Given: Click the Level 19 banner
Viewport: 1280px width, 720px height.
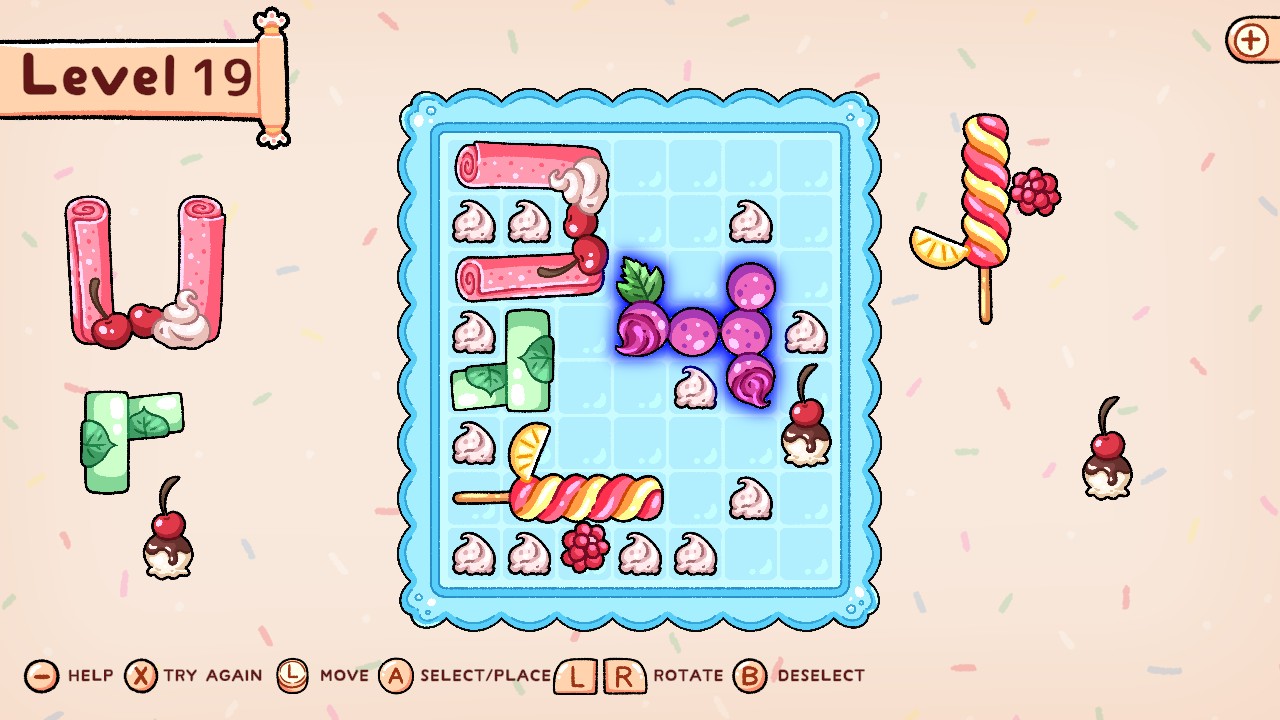Looking at the screenshot, I should (x=130, y=75).
